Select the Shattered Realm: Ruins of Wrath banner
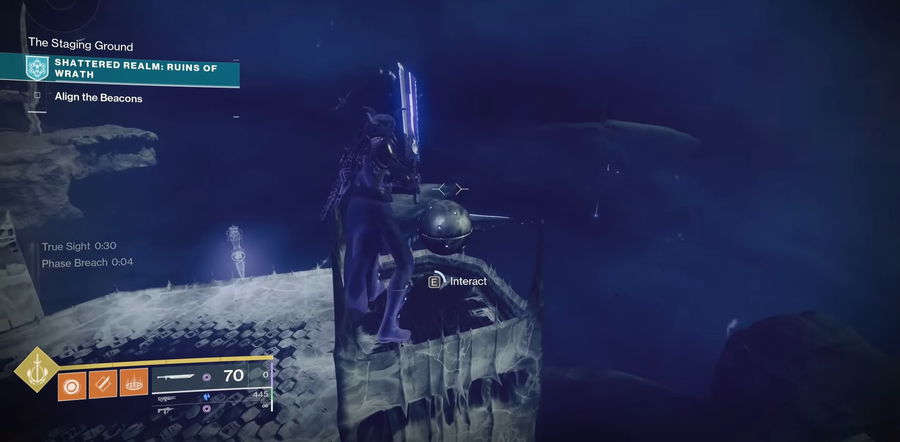 tap(130, 72)
